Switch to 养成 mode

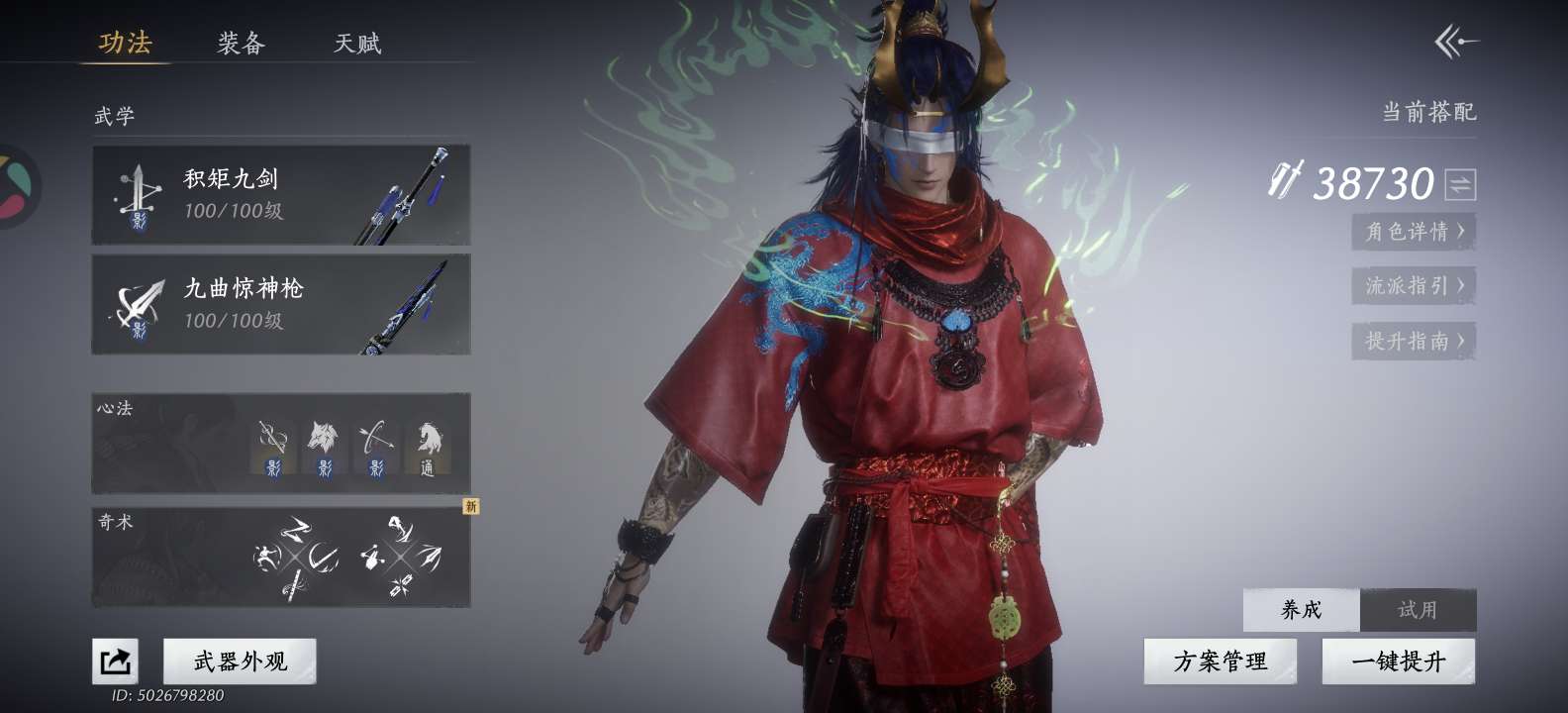pos(1302,610)
